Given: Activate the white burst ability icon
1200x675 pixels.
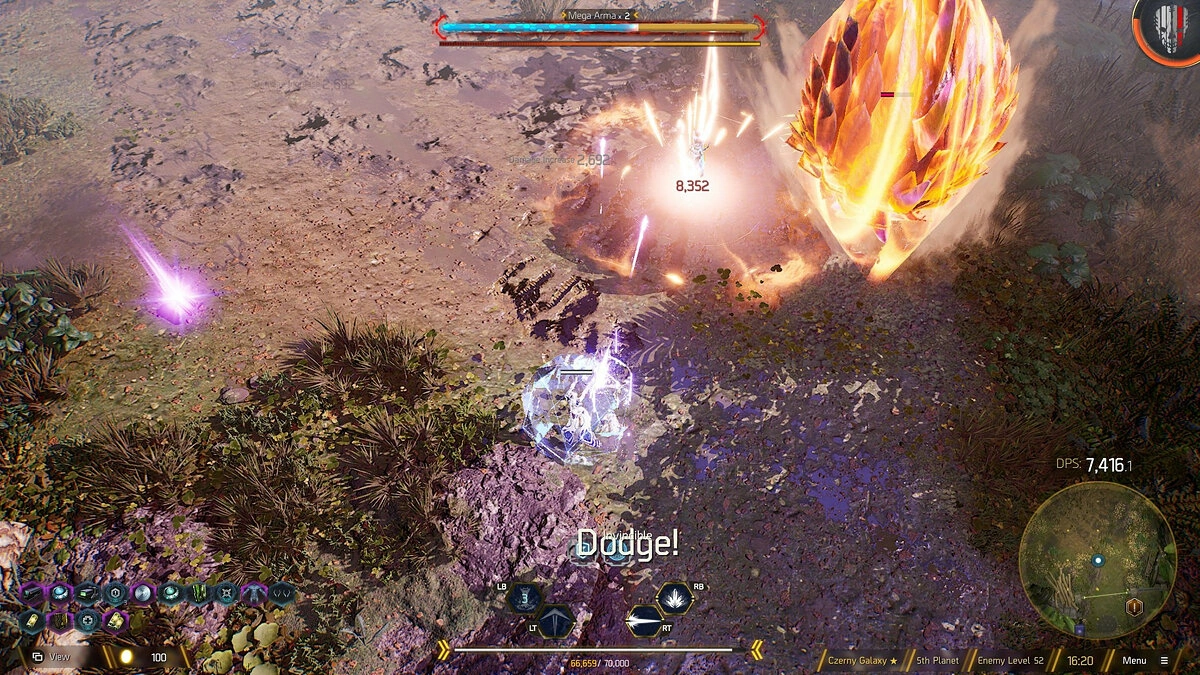Looking at the screenshot, I should tap(674, 598).
